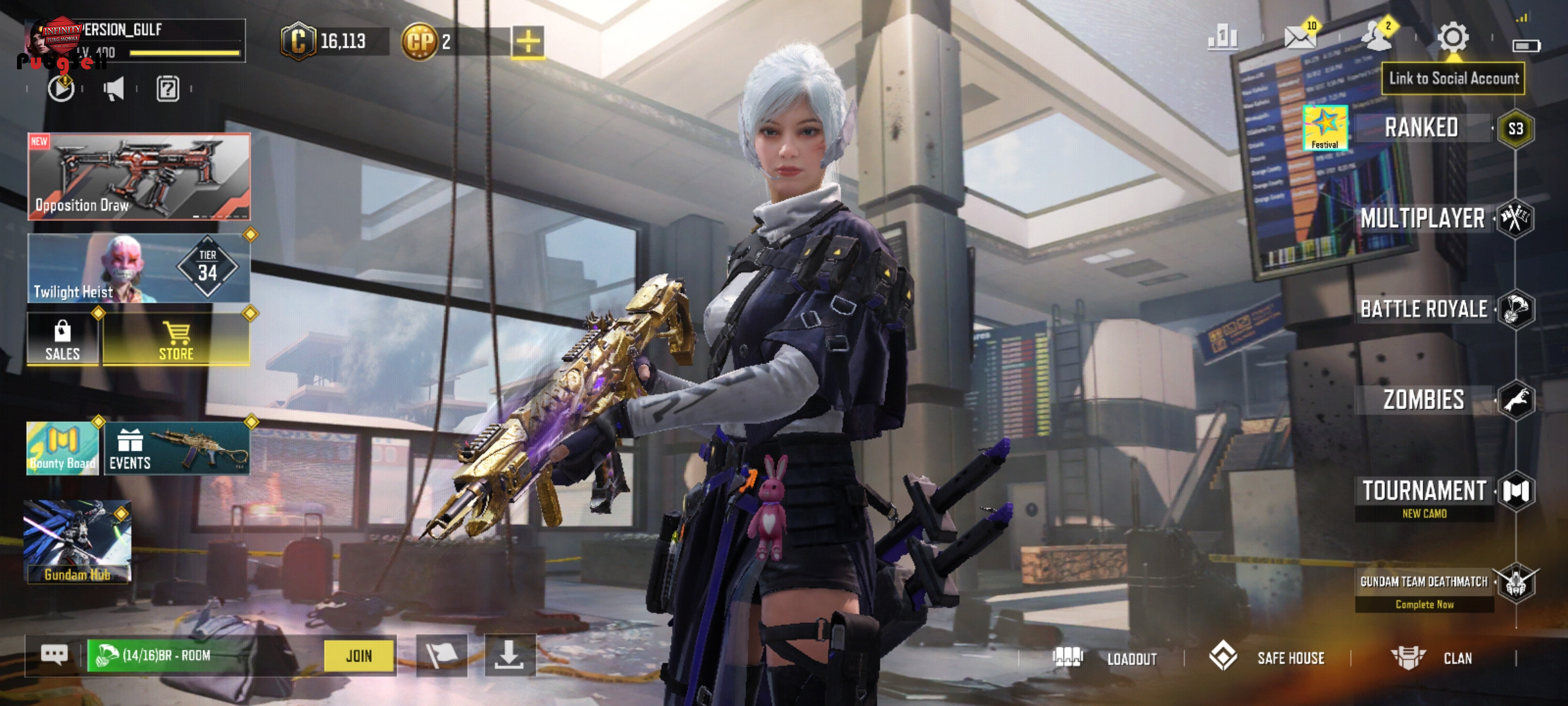
Task: Select the Multiplayer mode
Action: [1423, 218]
